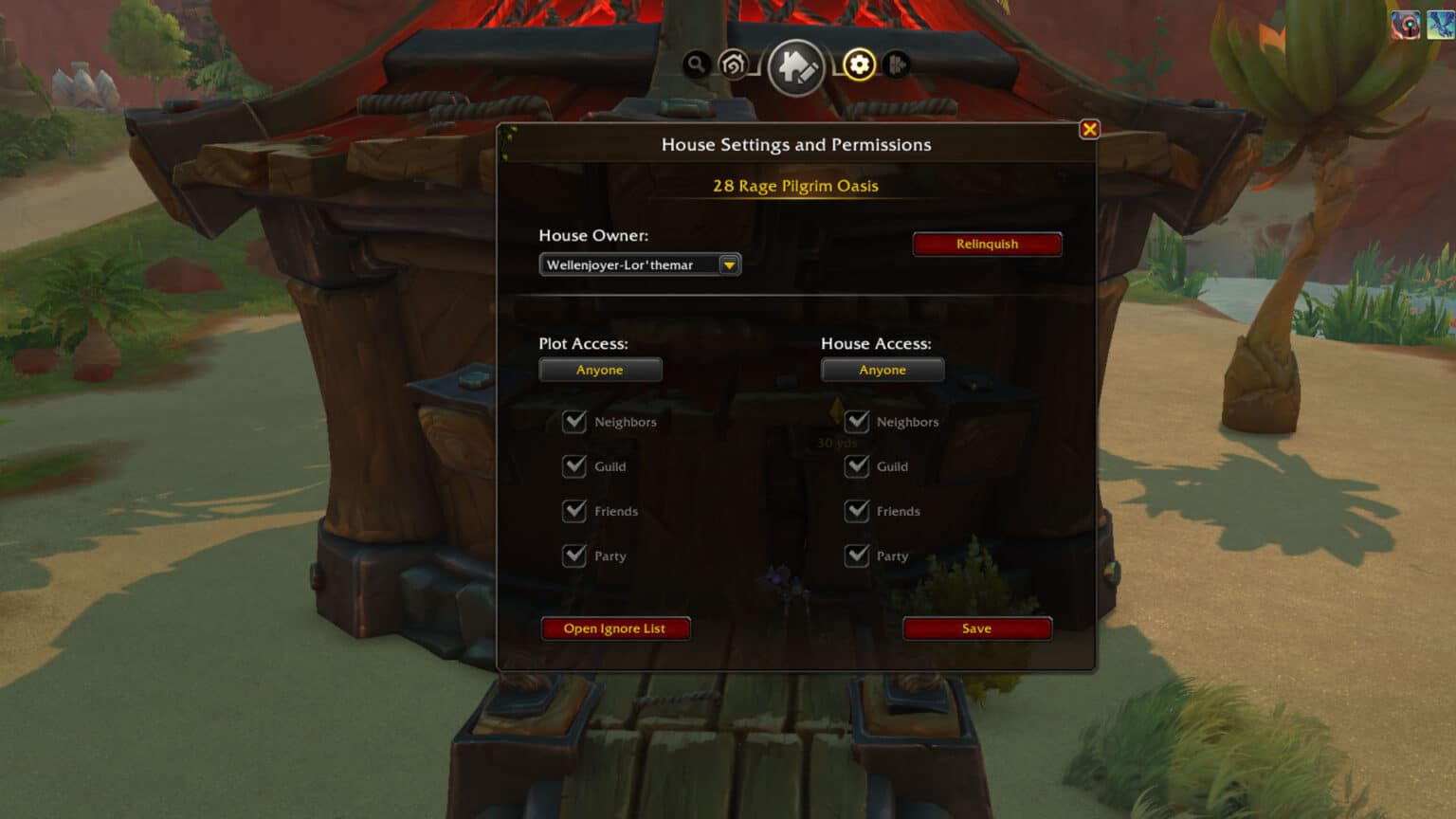Open the housing journal icon left of center
Screen dimensions: 1456x819
tap(734, 66)
